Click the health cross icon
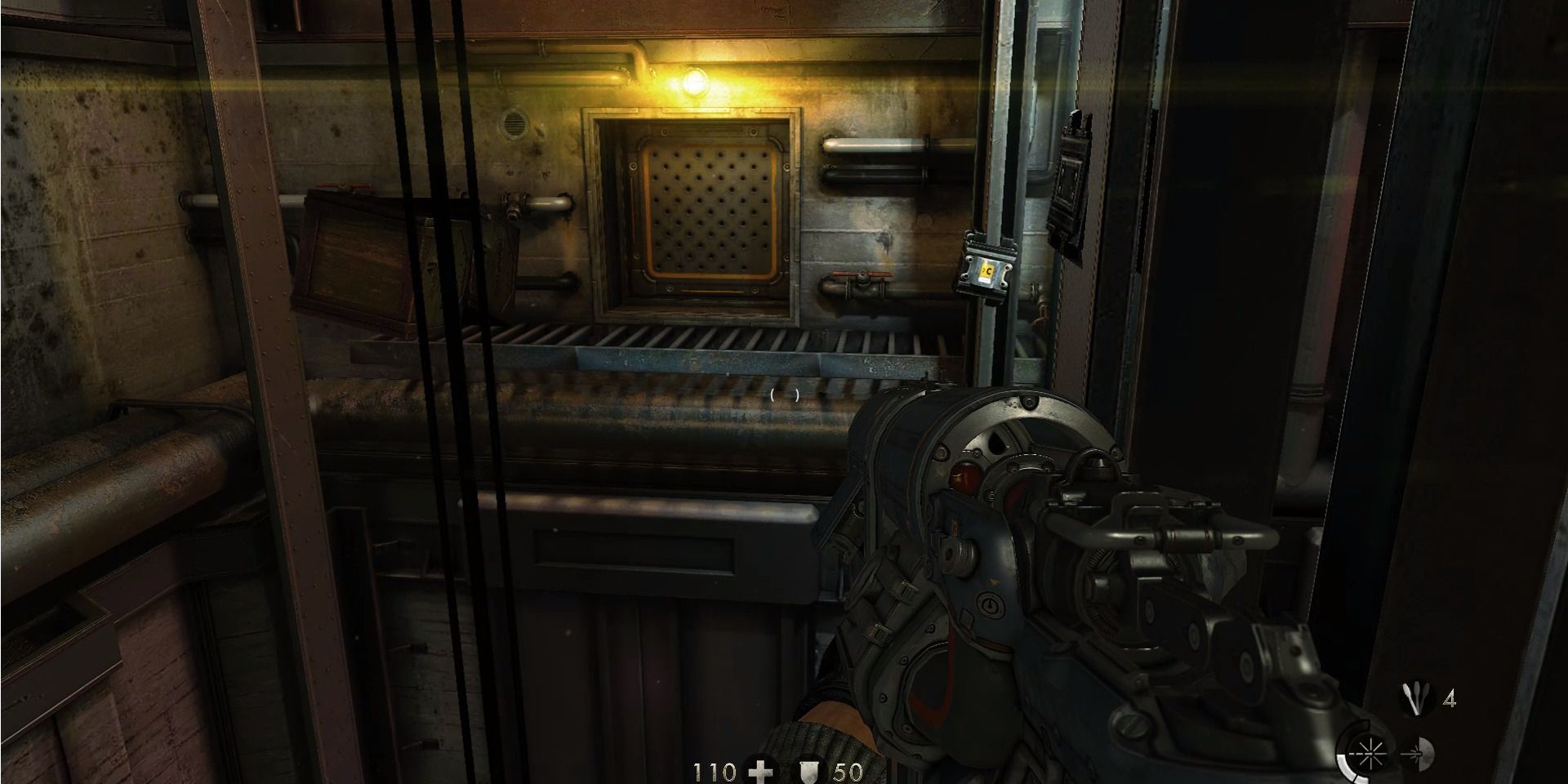1568x784 pixels. click(x=762, y=773)
